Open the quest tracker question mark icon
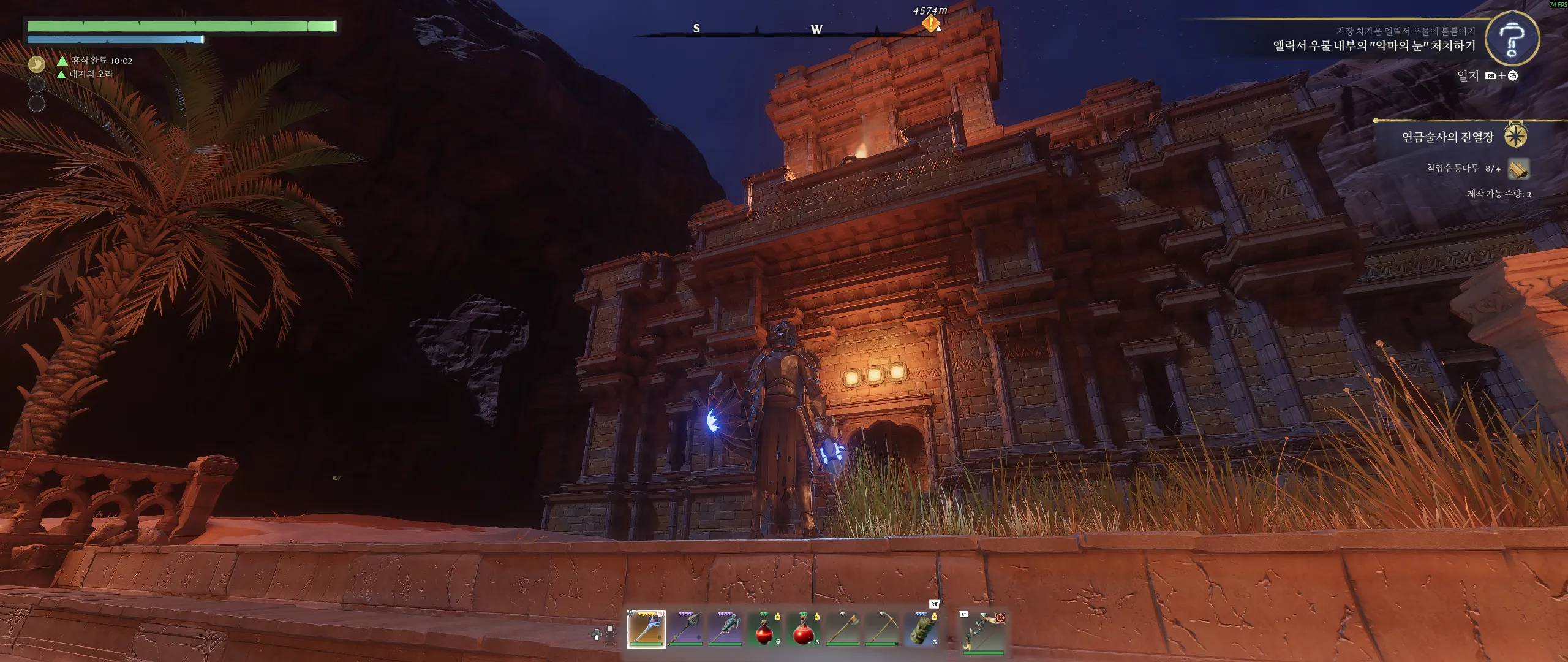The image size is (1568, 662). point(1512,39)
